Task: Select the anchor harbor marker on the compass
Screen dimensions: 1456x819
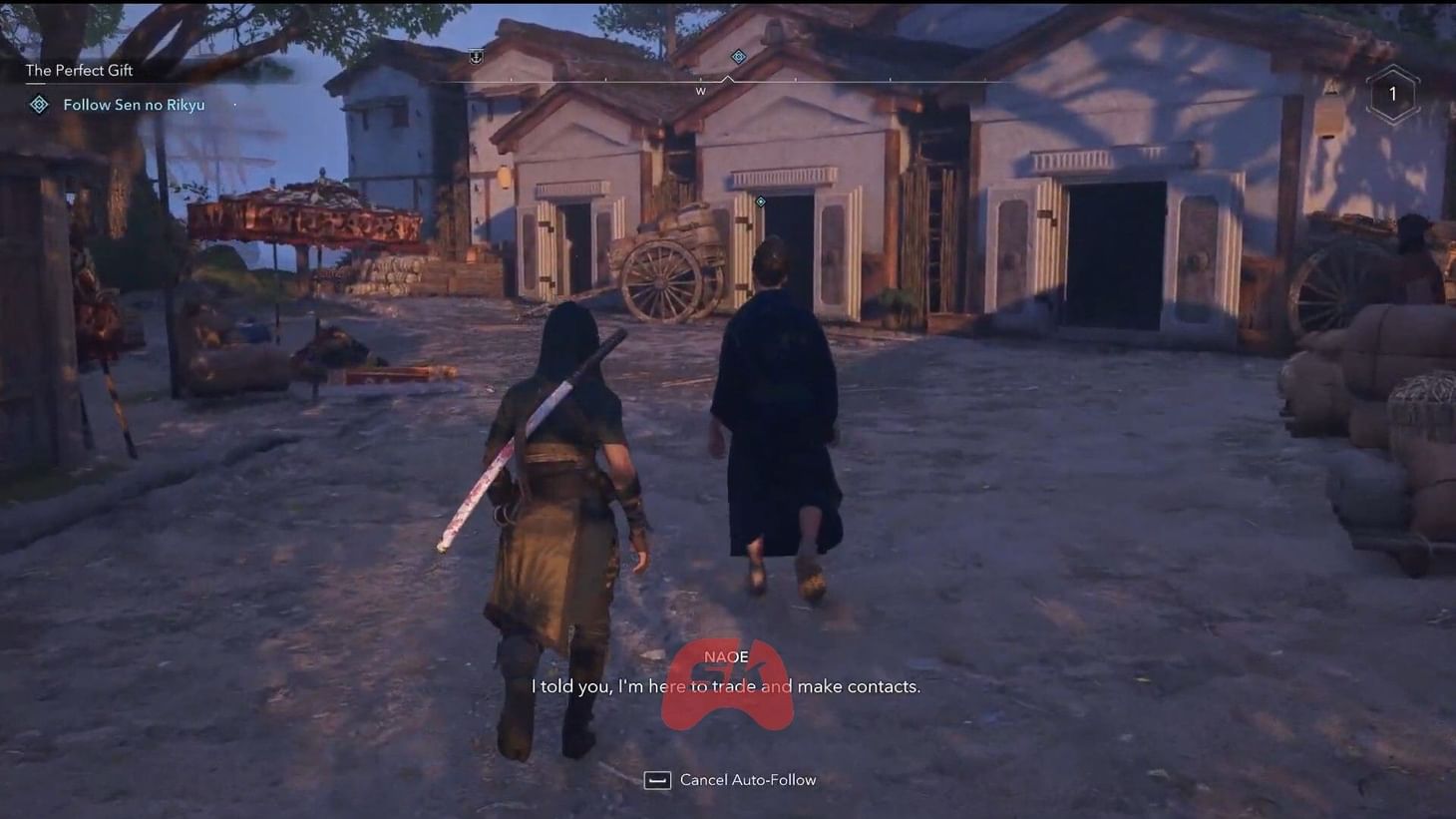Action: [476, 57]
